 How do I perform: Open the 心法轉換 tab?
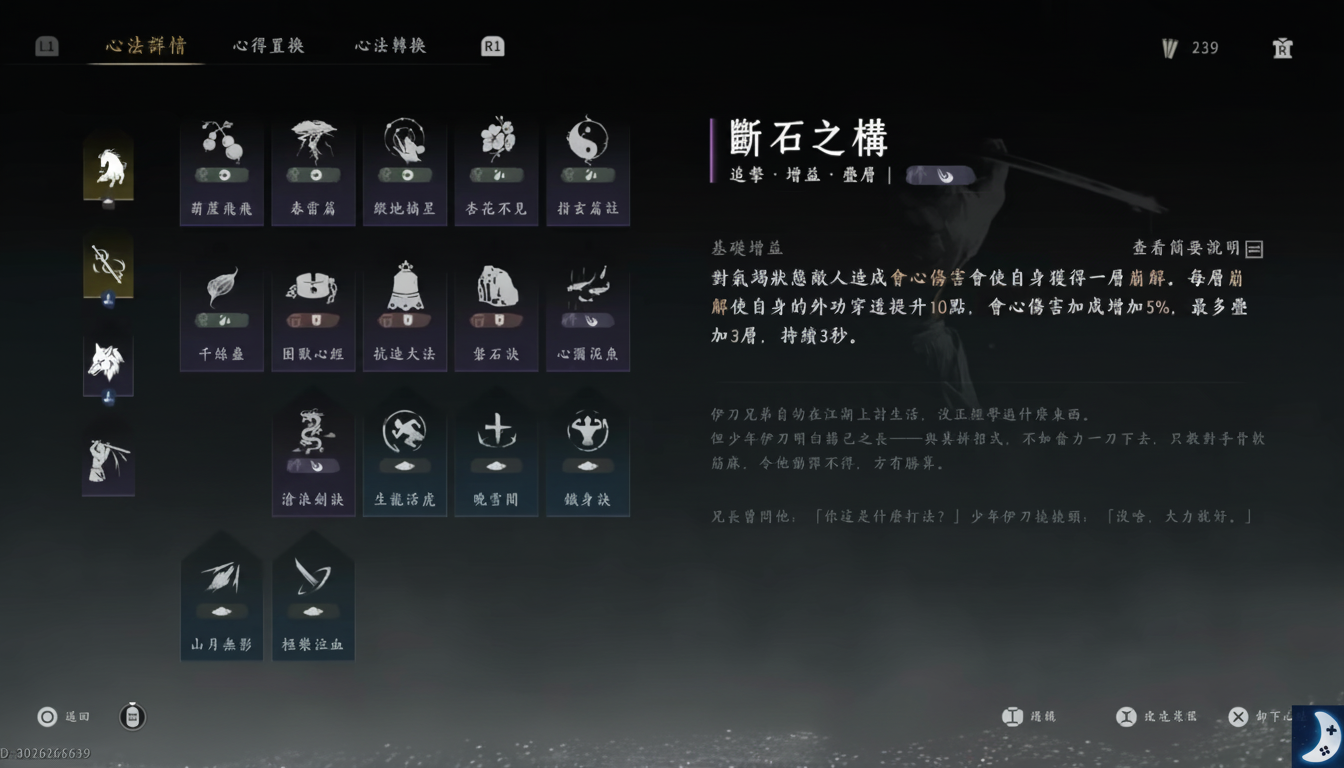pos(389,45)
